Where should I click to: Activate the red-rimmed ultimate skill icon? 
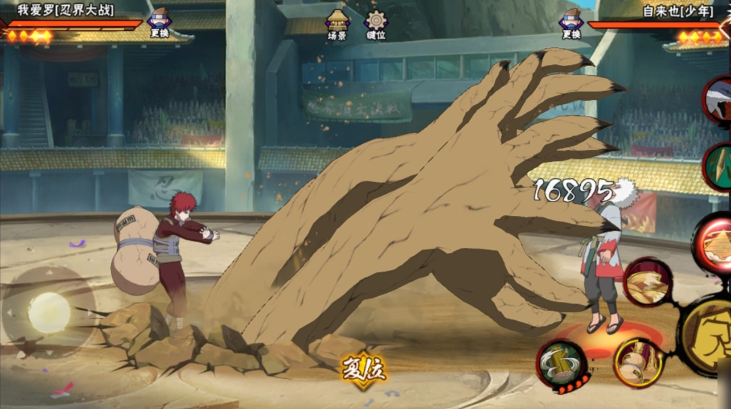click(x=715, y=240)
